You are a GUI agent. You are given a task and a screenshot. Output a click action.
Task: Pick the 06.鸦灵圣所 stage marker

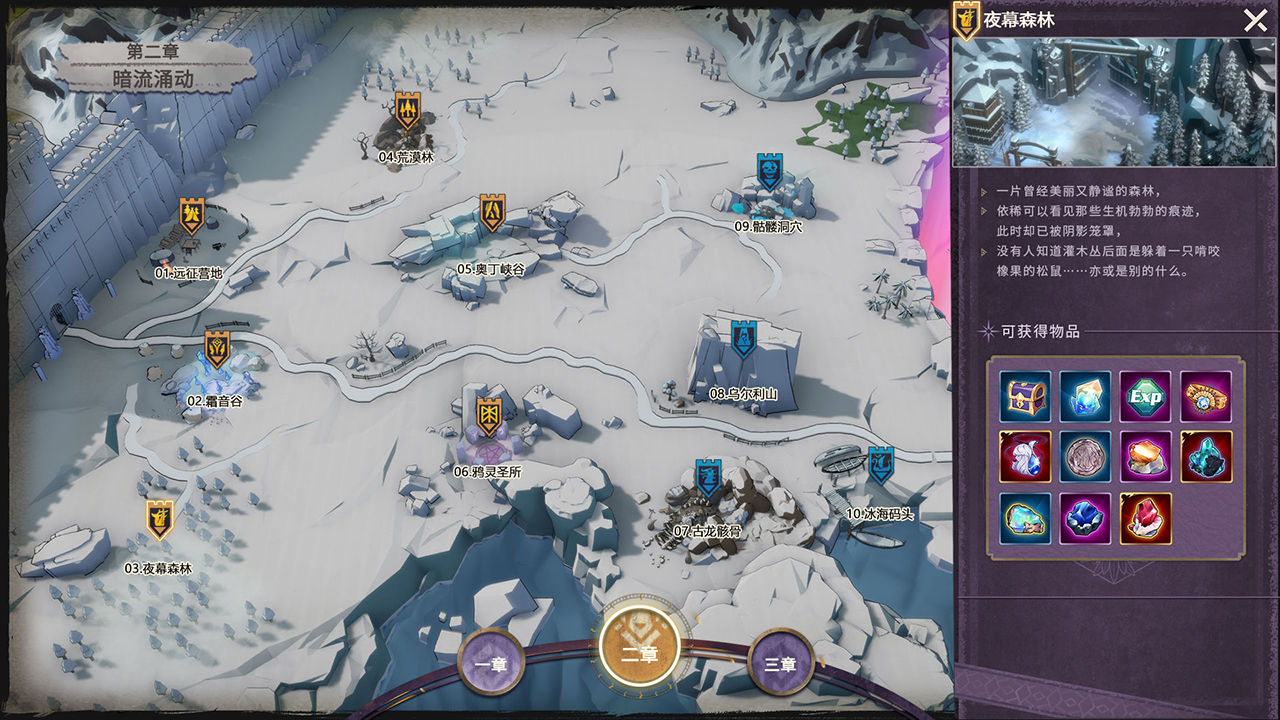coord(489,416)
